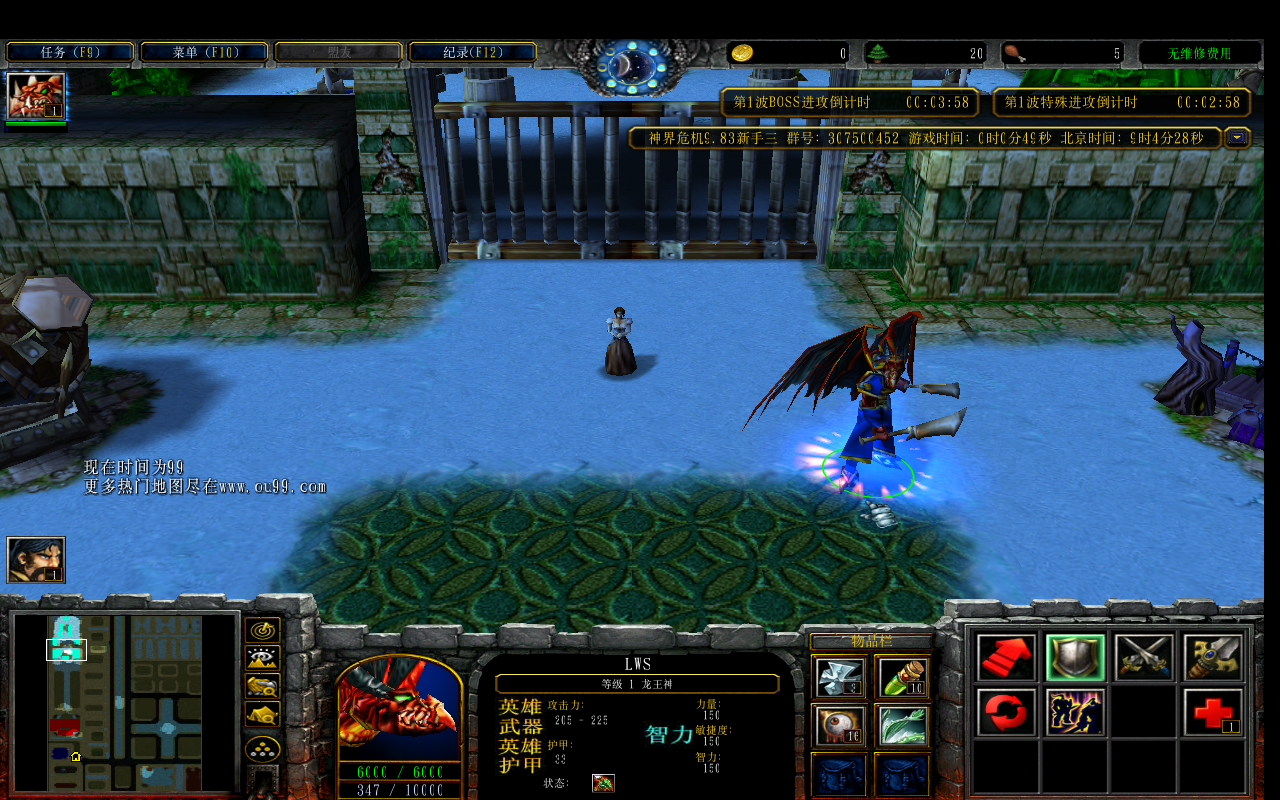Activate the red arrow Move command
1280x800 pixels.
[1007, 658]
